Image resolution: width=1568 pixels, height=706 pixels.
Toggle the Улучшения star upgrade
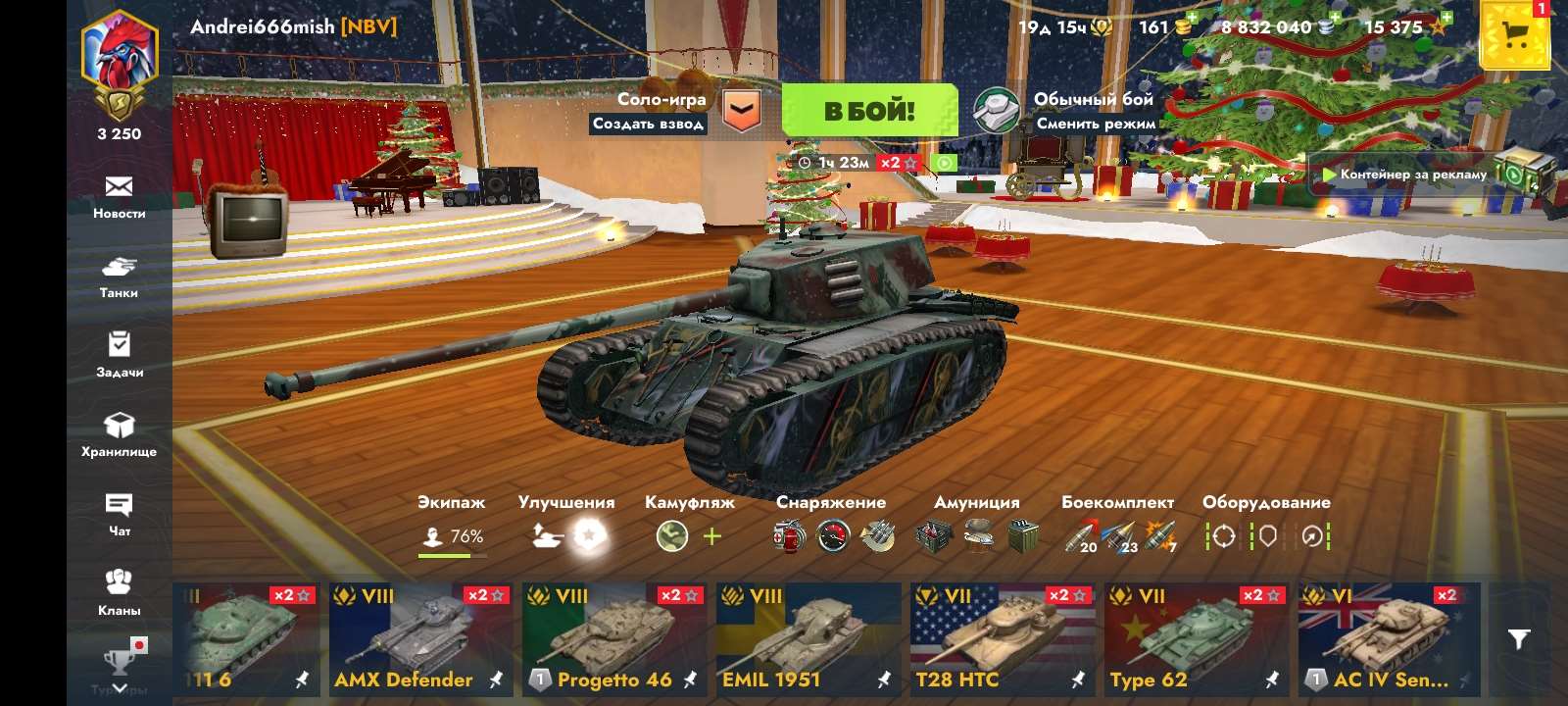587,536
